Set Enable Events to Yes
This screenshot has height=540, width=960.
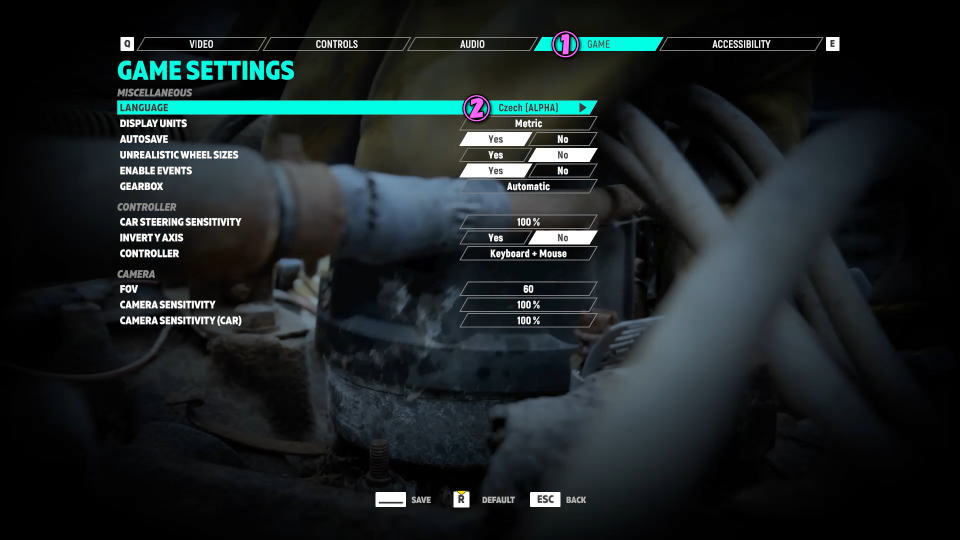495,171
